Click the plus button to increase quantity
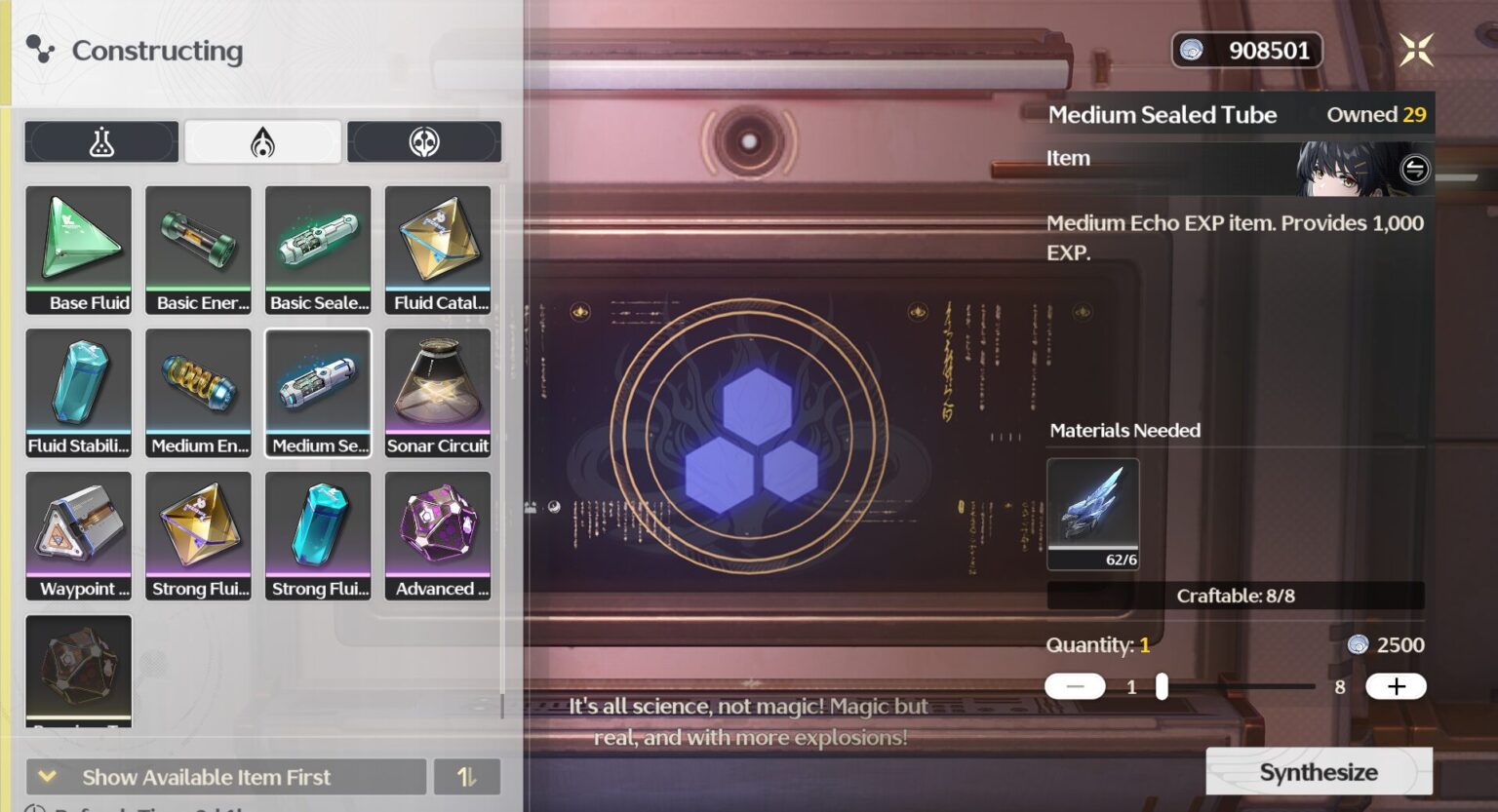This screenshot has width=1498, height=812. (x=1395, y=685)
